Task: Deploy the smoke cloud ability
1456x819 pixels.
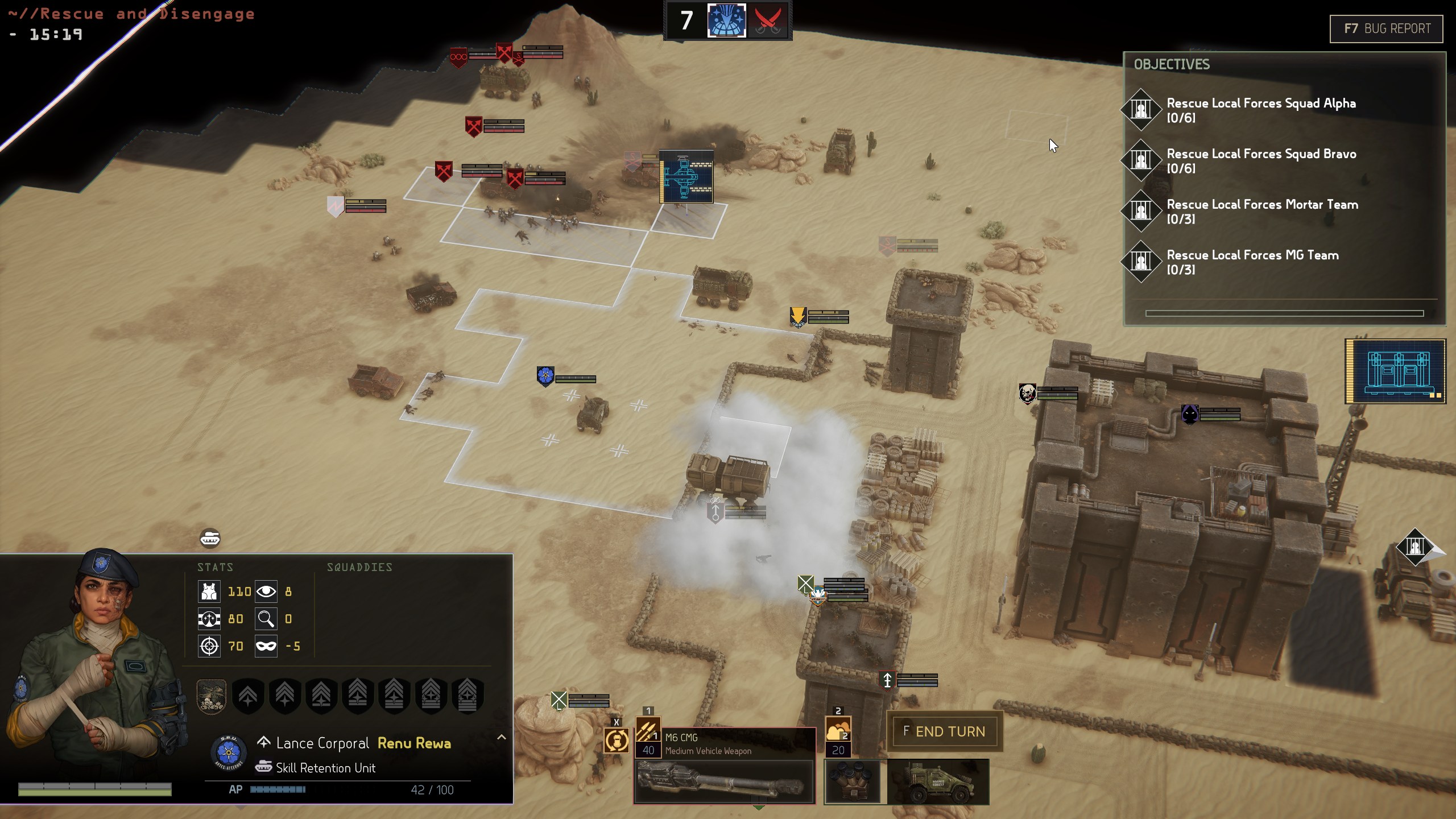Action: click(838, 730)
